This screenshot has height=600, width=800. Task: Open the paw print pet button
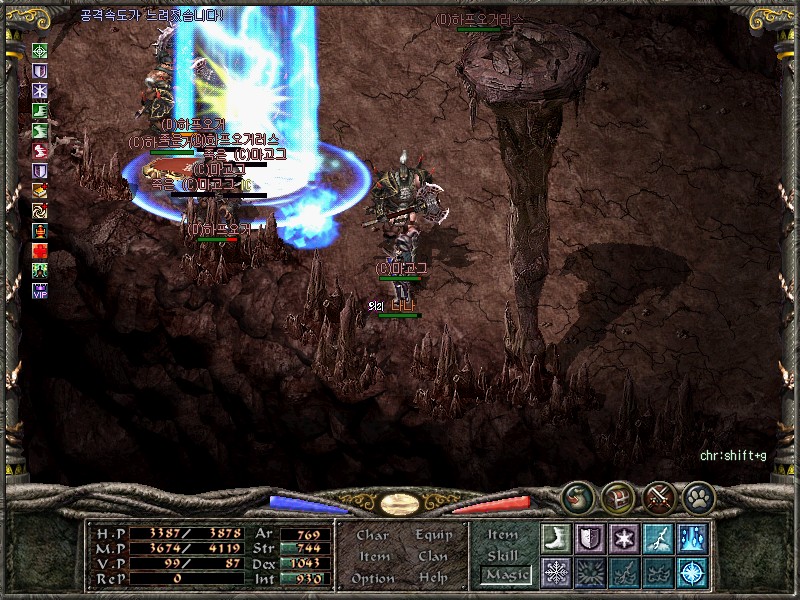click(697, 496)
